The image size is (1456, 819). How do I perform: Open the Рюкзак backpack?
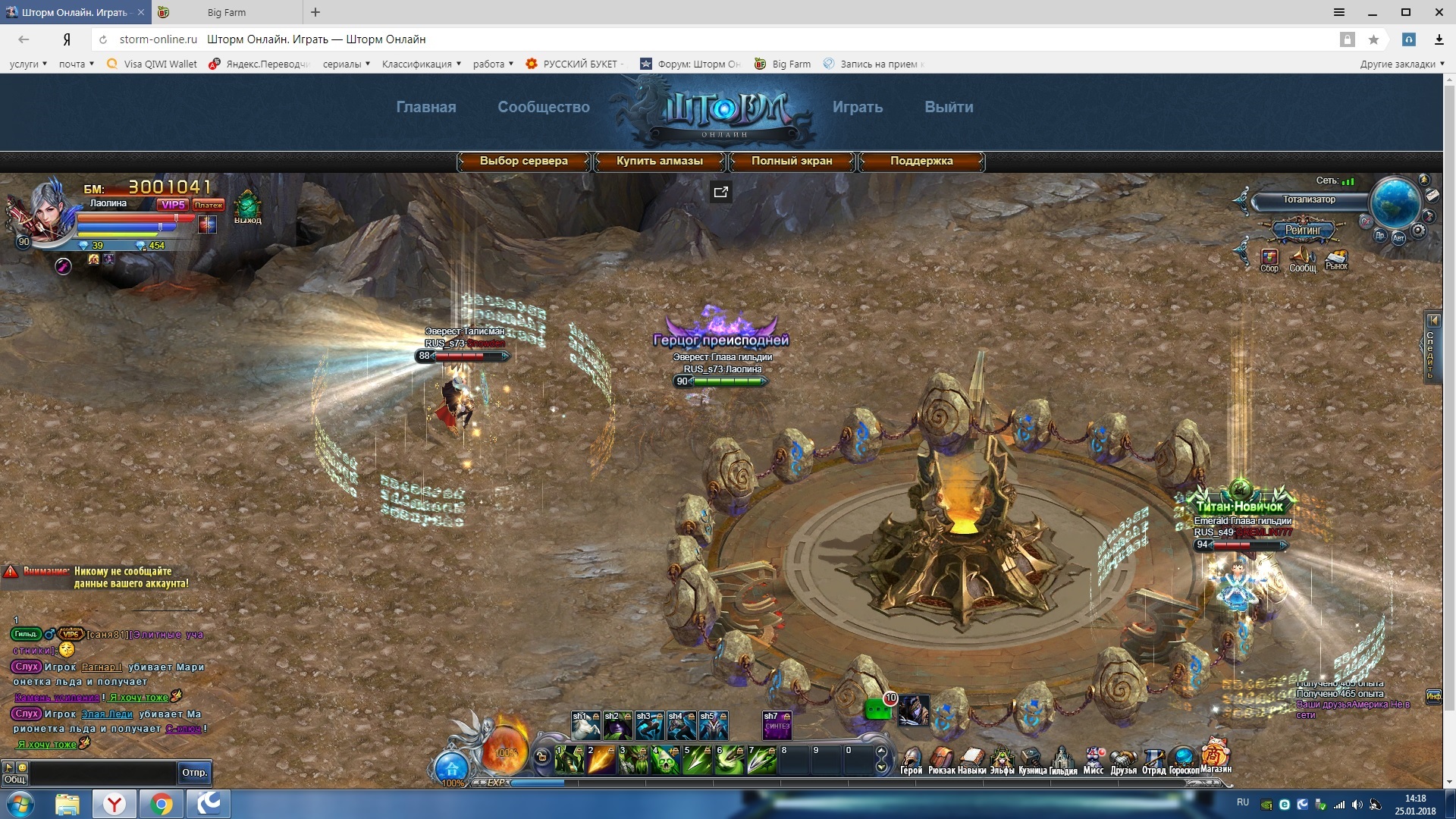click(x=941, y=760)
